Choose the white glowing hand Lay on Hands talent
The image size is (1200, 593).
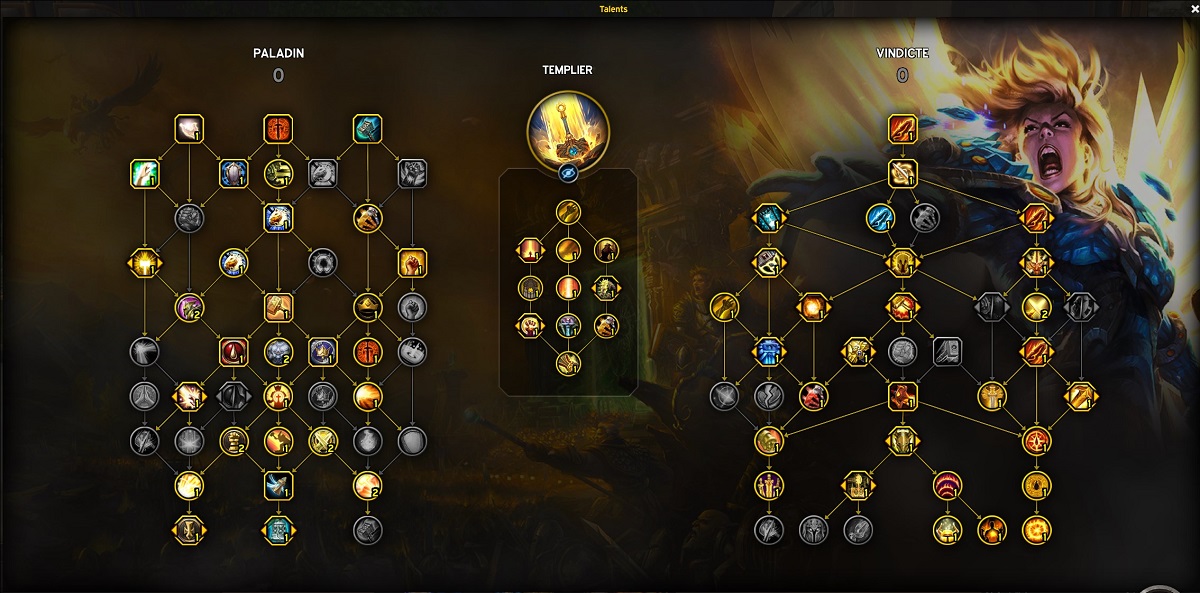tap(189, 129)
